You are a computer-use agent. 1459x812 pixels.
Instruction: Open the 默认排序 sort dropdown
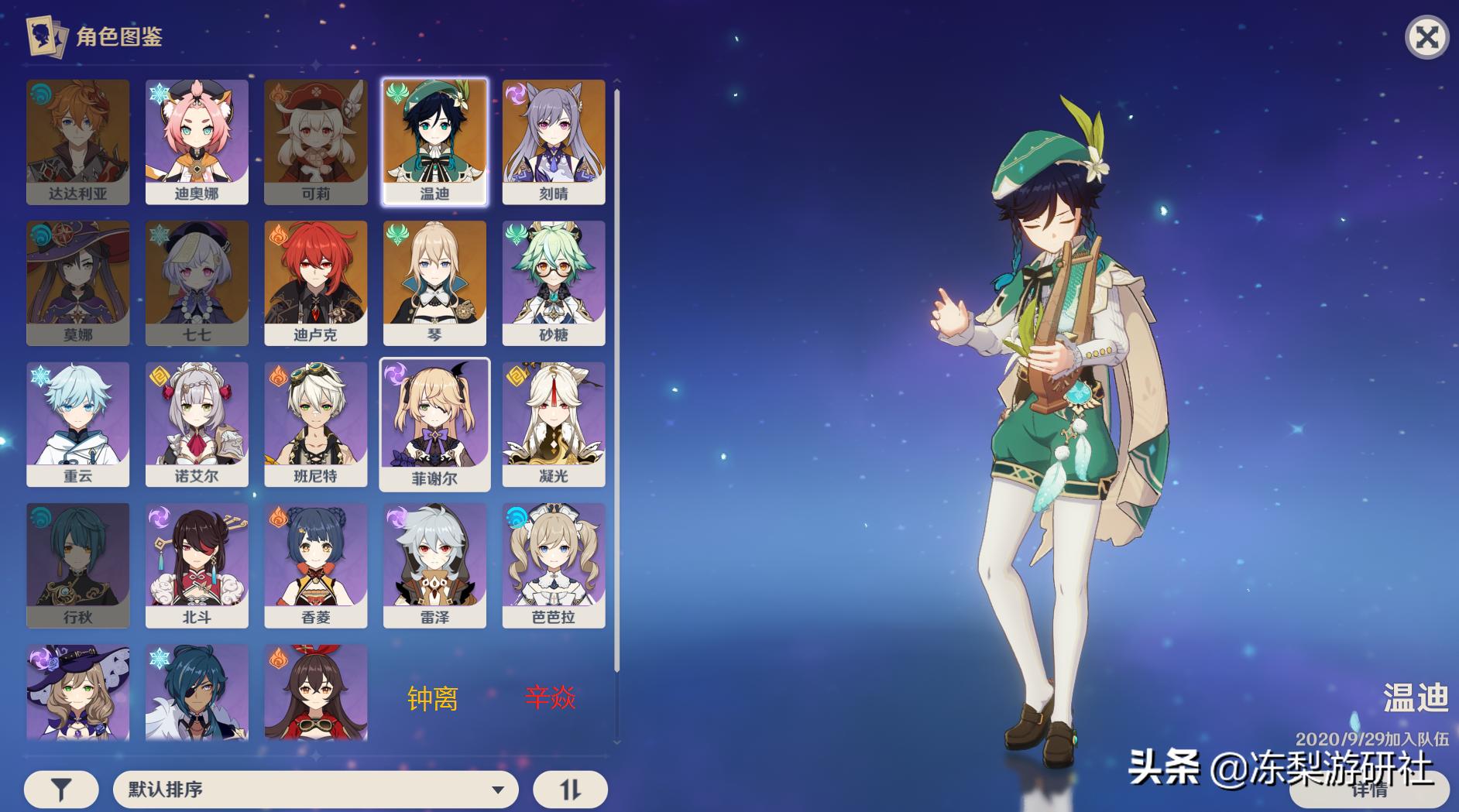click(315, 790)
